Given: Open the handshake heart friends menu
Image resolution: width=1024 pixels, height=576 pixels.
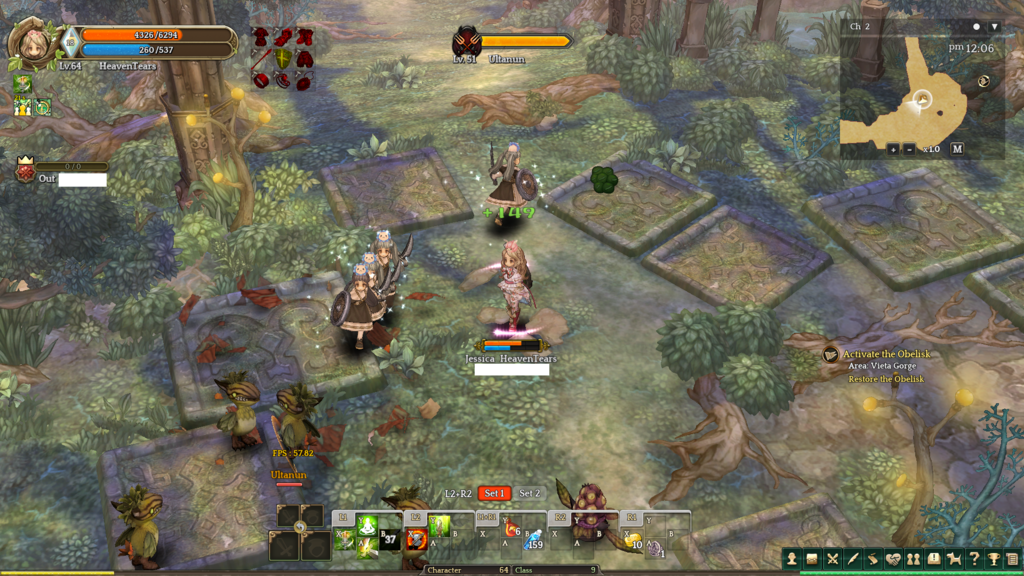Looking at the screenshot, I should 893,559.
